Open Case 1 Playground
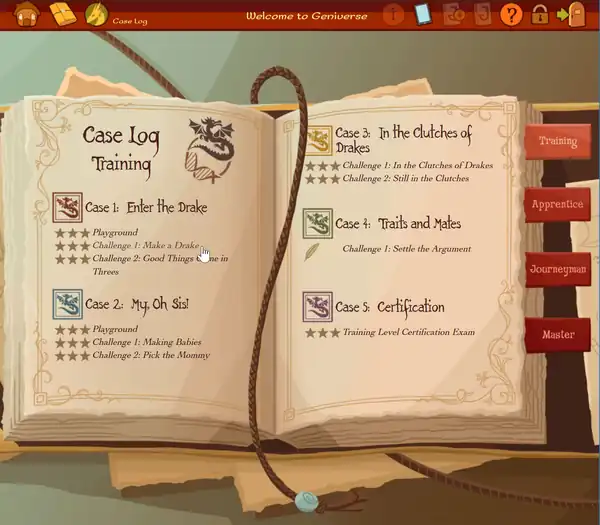The image size is (600, 525). [115, 233]
